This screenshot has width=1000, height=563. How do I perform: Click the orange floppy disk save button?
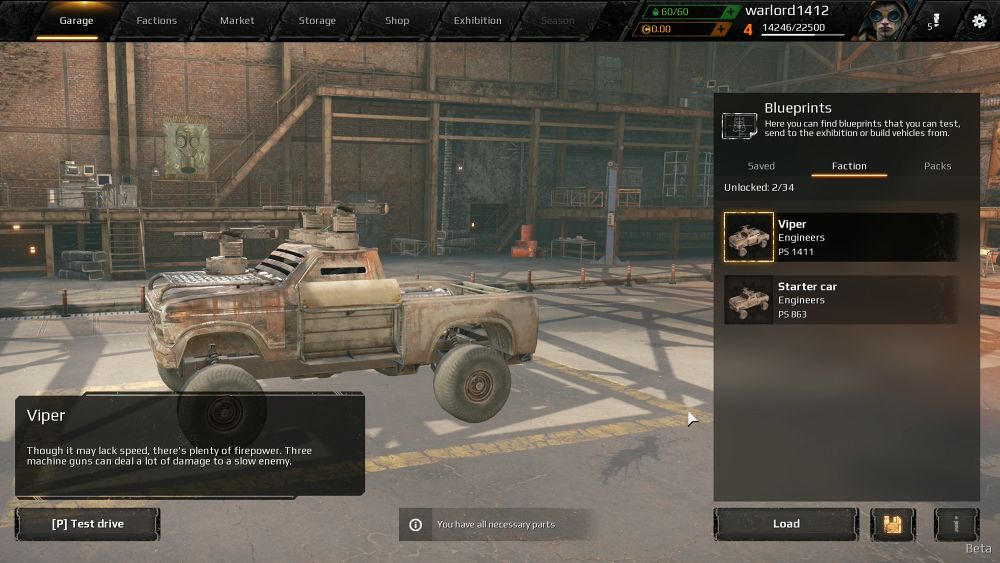pos(892,524)
